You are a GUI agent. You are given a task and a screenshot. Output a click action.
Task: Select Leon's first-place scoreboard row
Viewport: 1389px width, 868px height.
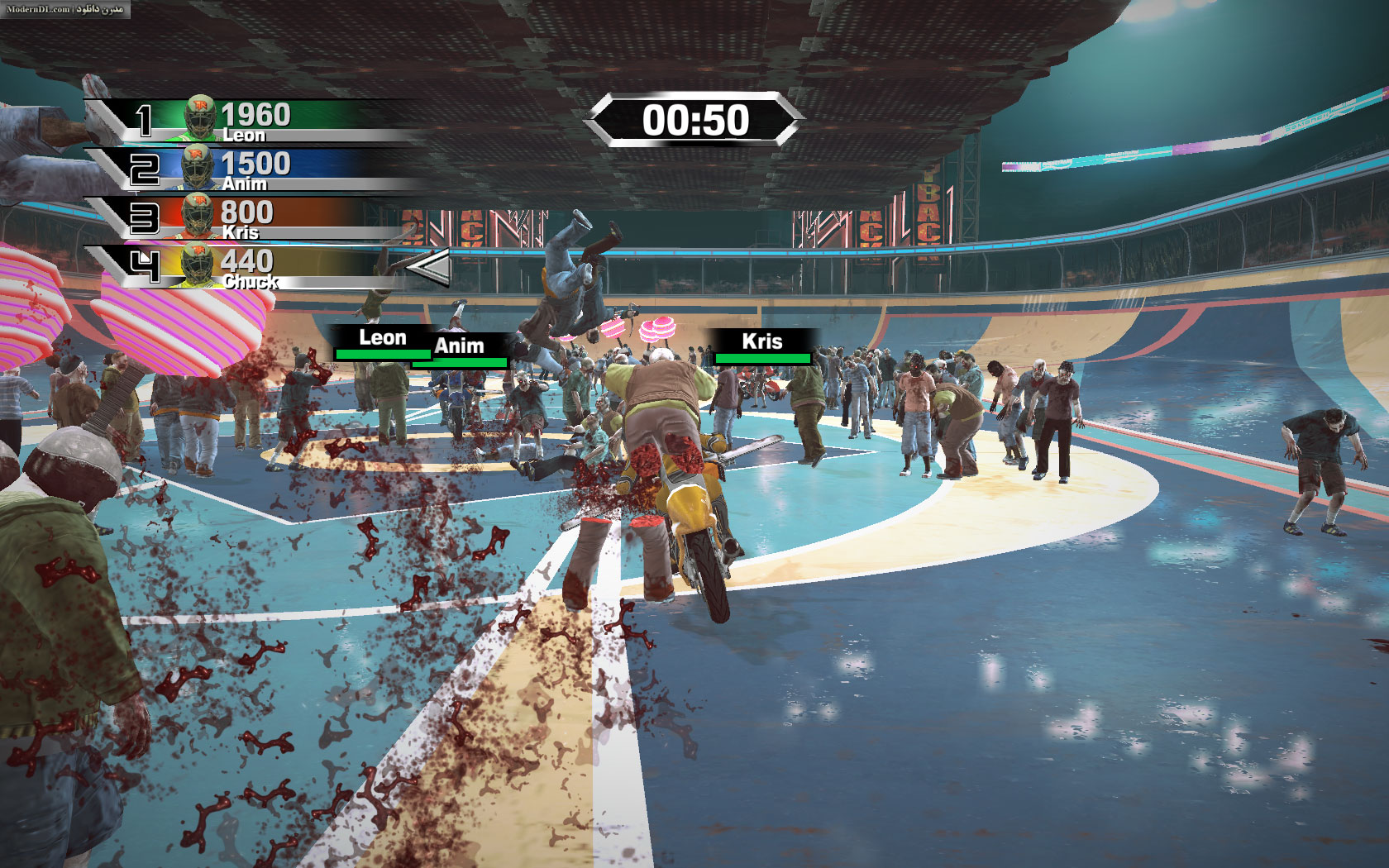[248, 121]
